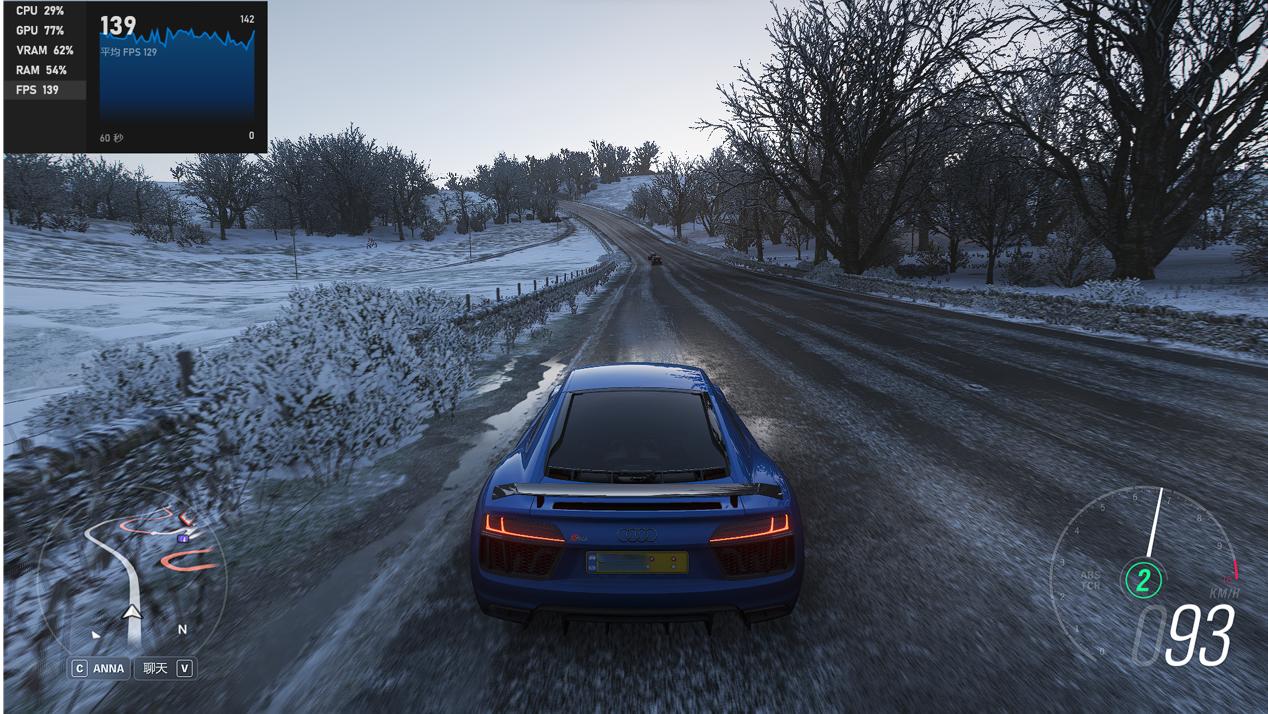Switch to the CPU performance metric

coord(40,10)
